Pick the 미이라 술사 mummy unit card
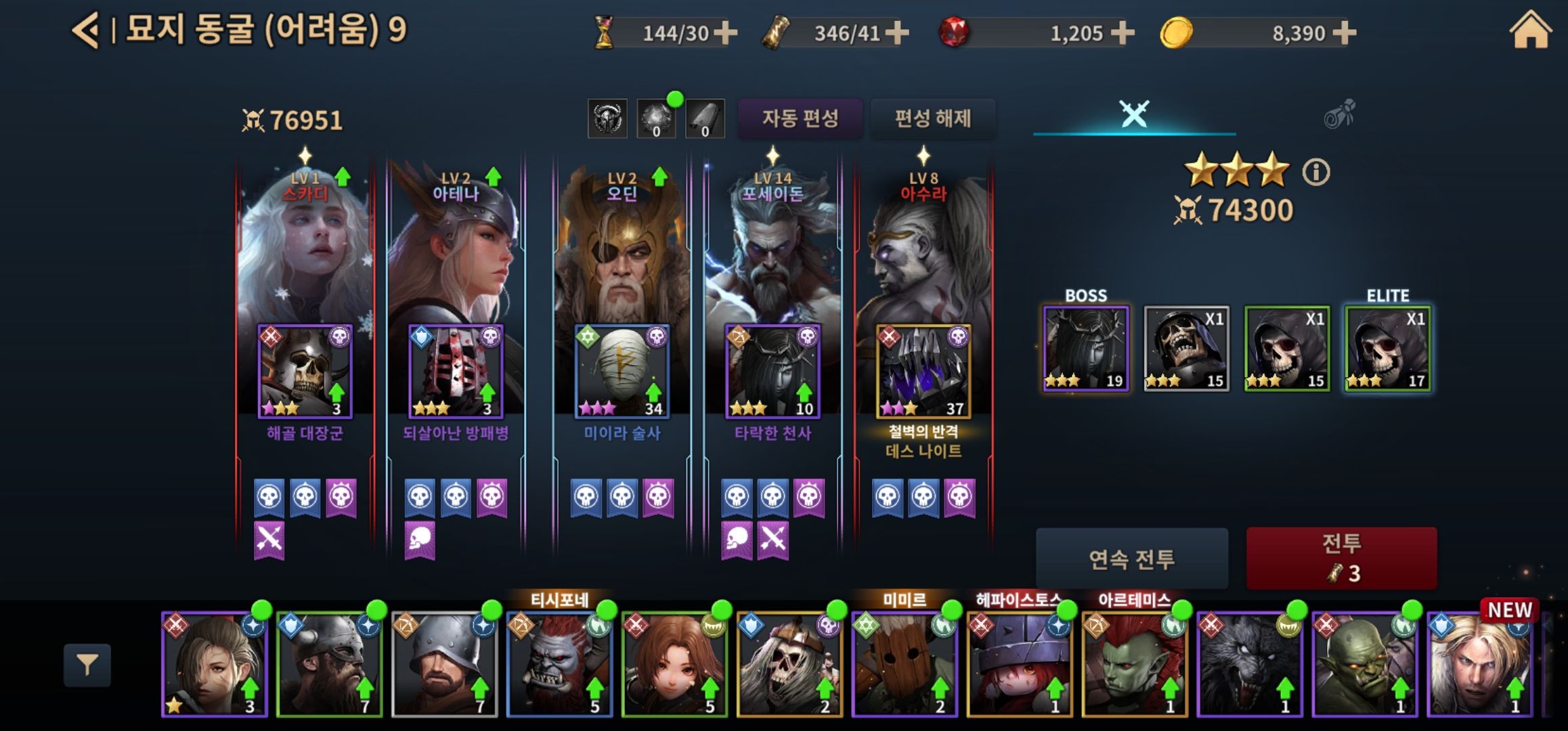This screenshot has height=731, width=1568. click(x=622, y=372)
